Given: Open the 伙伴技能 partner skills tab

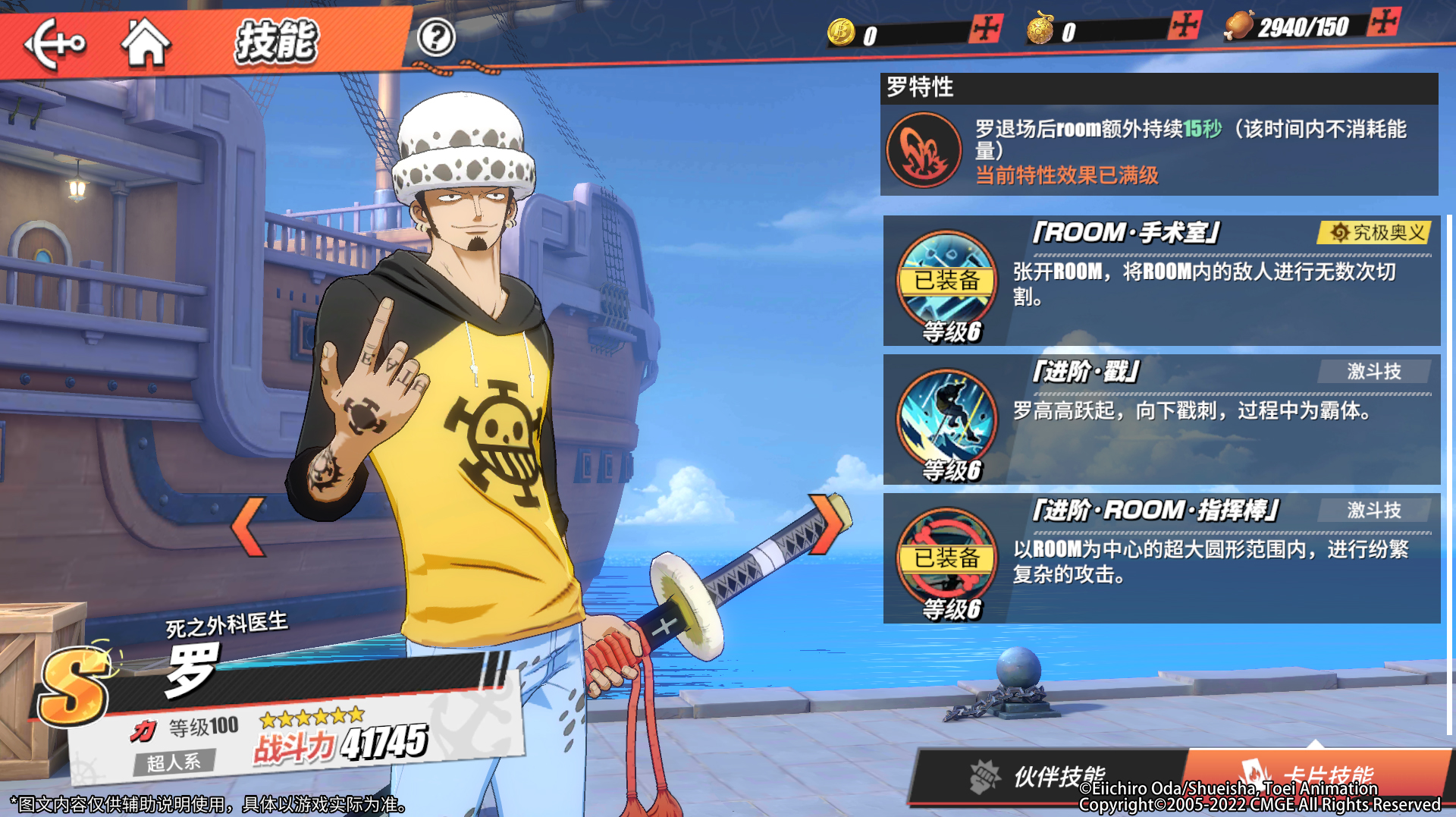Looking at the screenshot, I should click(1046, 776).
